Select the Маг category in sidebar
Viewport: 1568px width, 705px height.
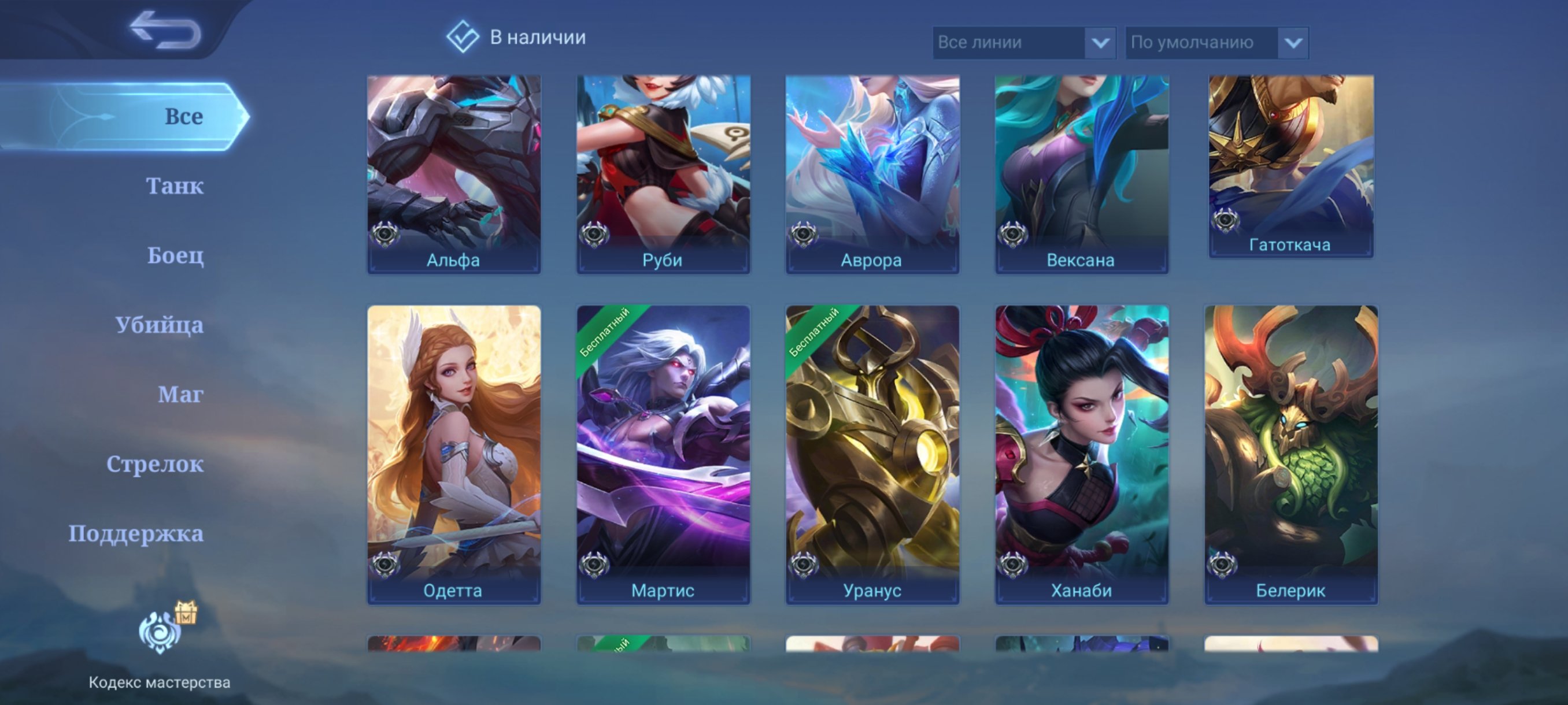pos(180,395)
